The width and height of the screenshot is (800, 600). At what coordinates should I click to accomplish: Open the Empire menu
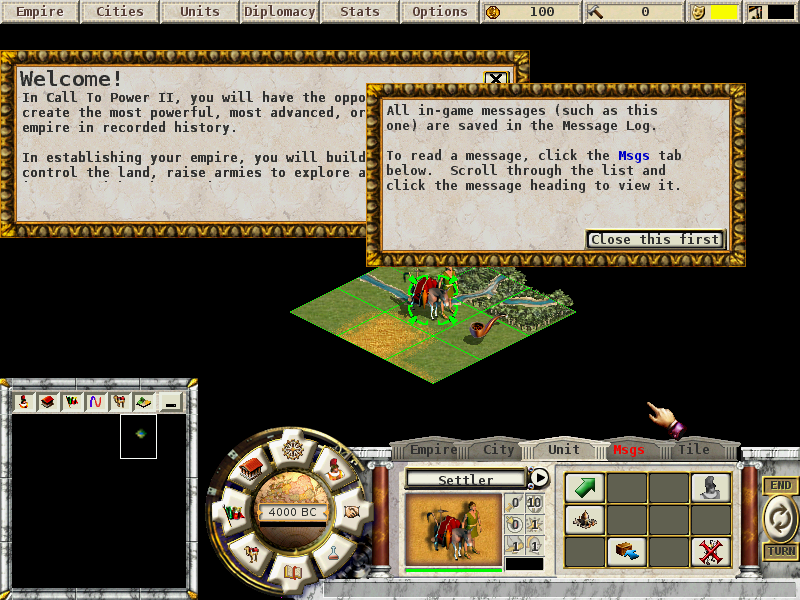(40, 12)
